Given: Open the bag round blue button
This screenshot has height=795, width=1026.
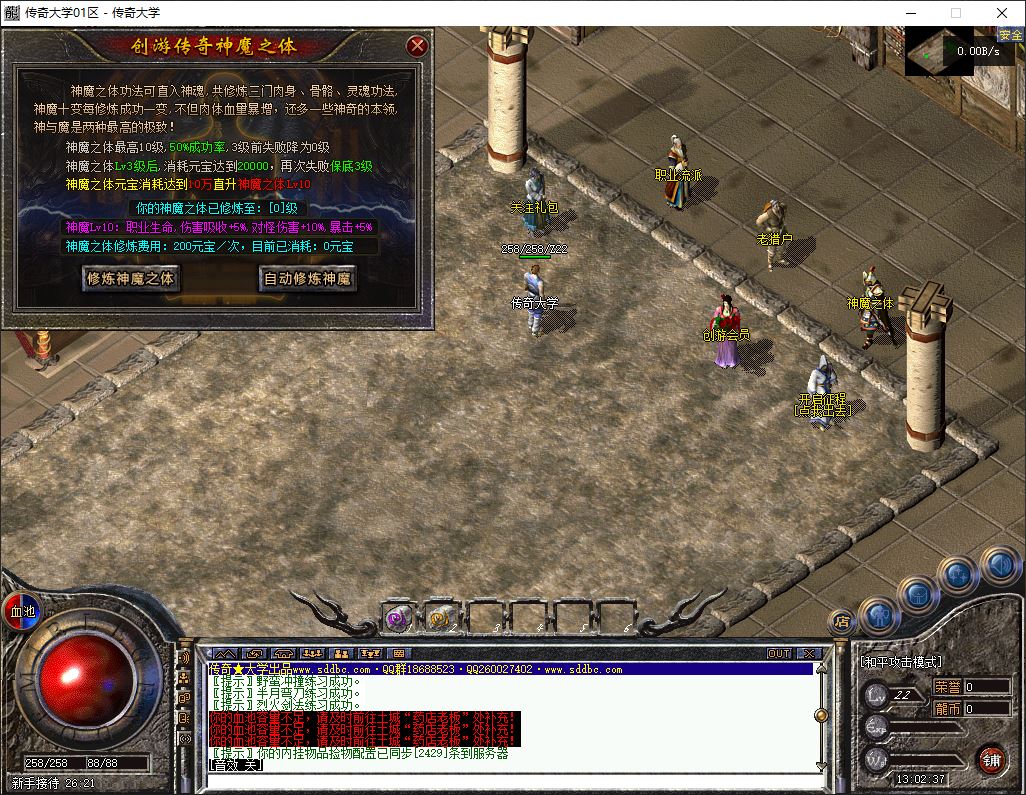Looking at the screenshot, I should click(x=918, y=594).
